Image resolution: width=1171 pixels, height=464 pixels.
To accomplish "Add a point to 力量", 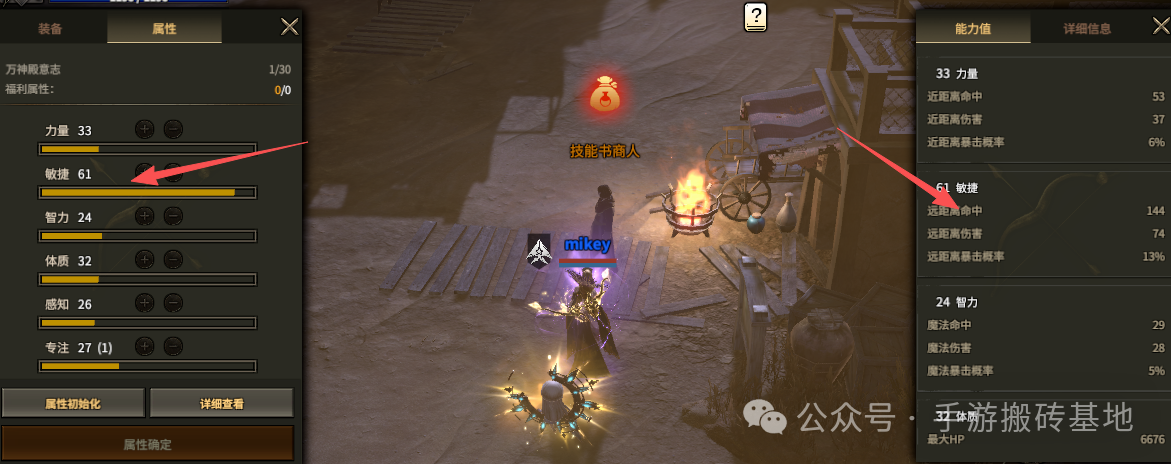I will click(x=145, y=129).
